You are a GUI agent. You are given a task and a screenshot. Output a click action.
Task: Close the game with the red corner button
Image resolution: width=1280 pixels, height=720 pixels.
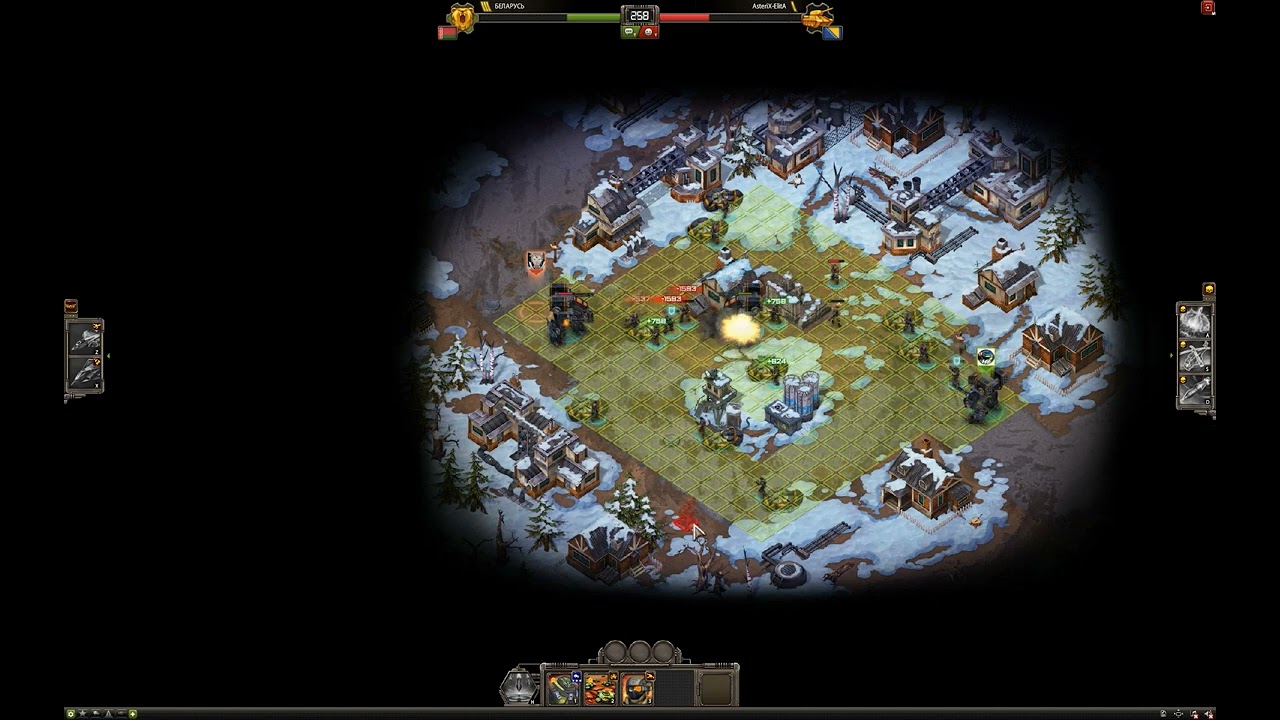pos(1208,8)
